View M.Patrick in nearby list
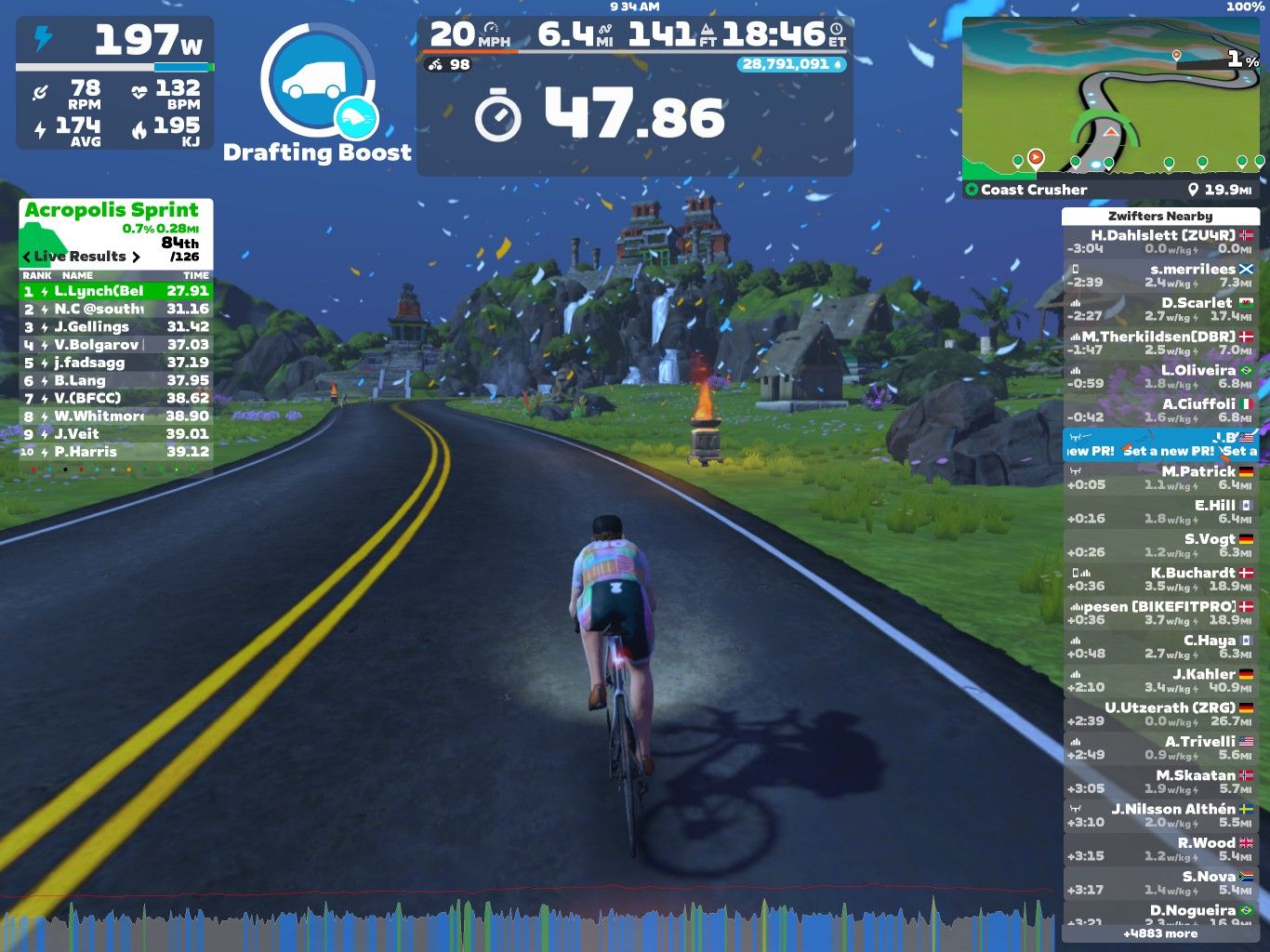This screenshot has height=952, width=1270. tap(1159, 478)
